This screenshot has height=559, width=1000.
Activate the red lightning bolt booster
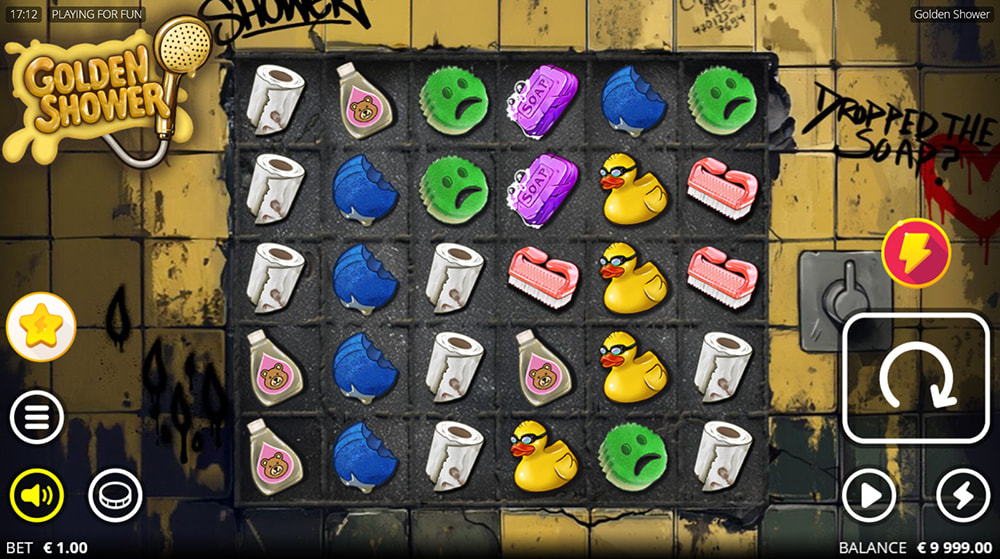pyautogui.click(x=916, y=253)
